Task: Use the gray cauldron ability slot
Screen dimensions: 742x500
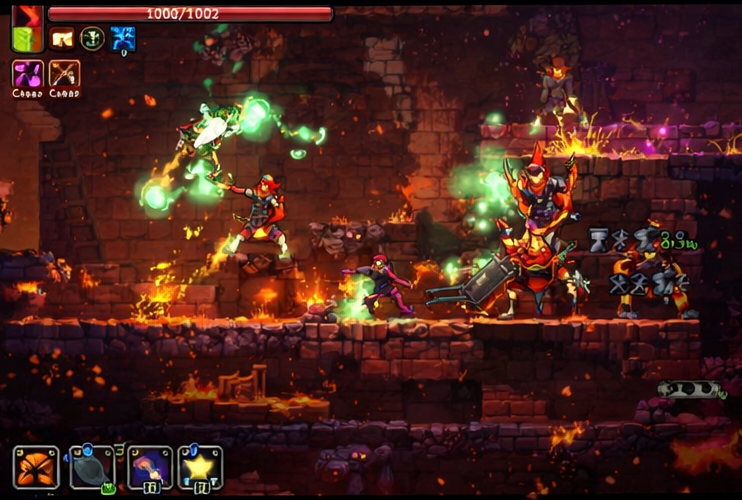Action: (x=93, y=467)
